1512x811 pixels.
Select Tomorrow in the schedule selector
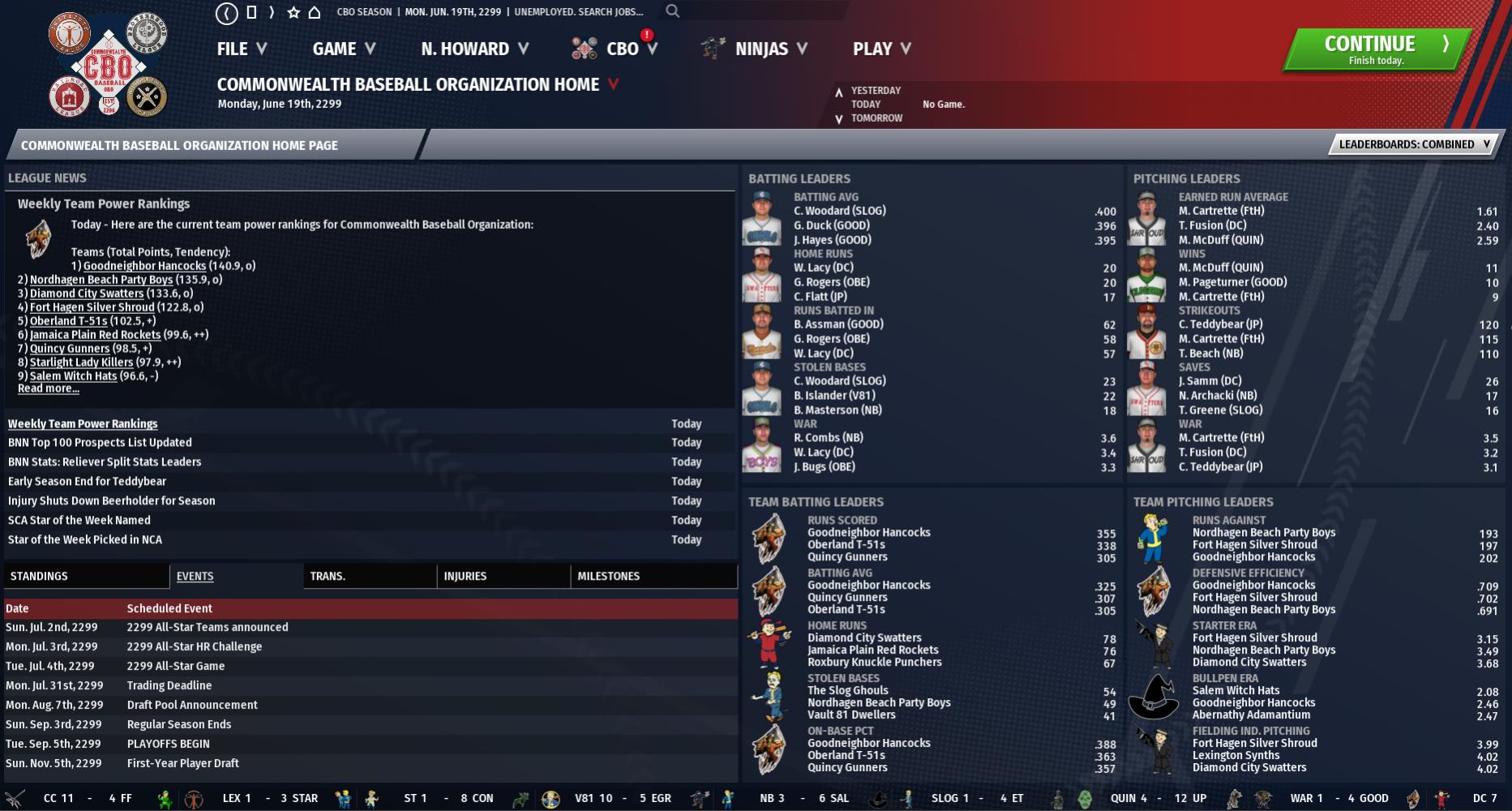[x=876, y=118]
